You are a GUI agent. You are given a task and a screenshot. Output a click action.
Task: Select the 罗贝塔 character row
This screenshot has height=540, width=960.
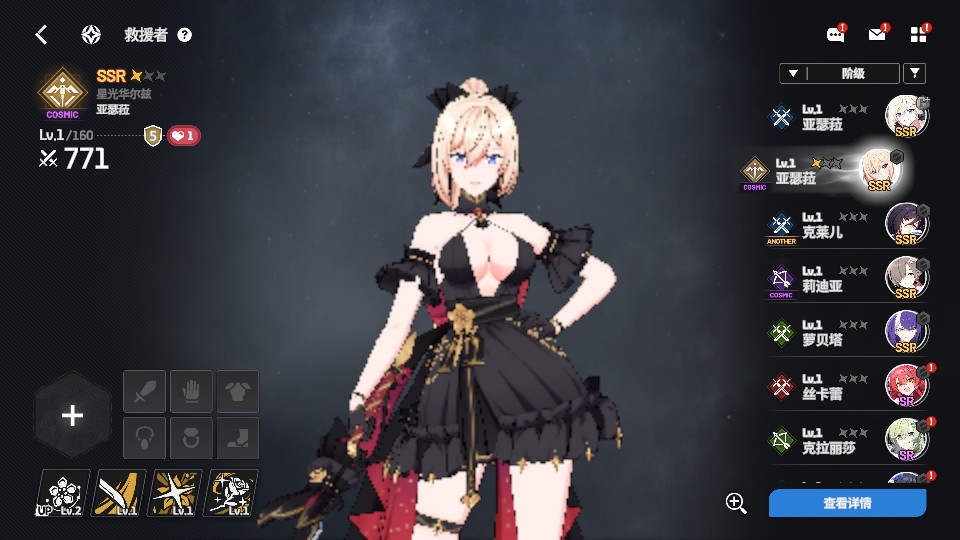point(850,333)
